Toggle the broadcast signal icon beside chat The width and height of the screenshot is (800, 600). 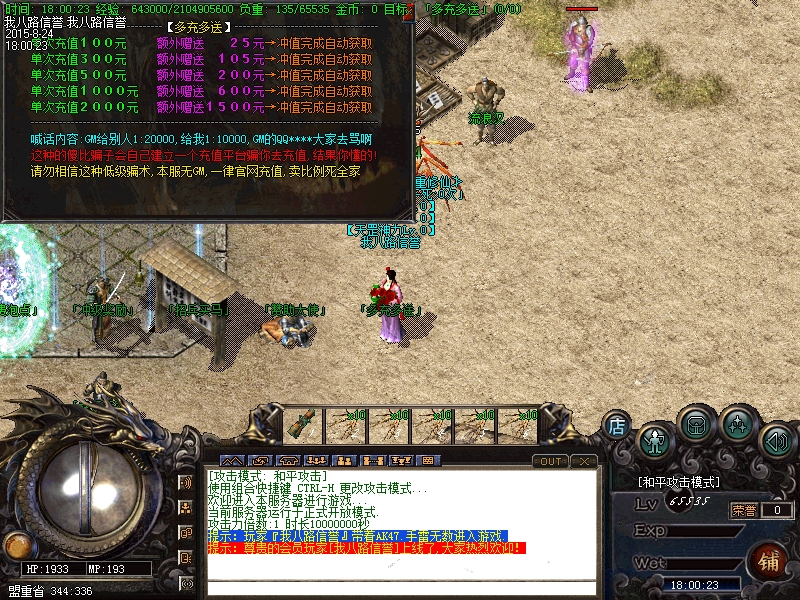(186, 582)
